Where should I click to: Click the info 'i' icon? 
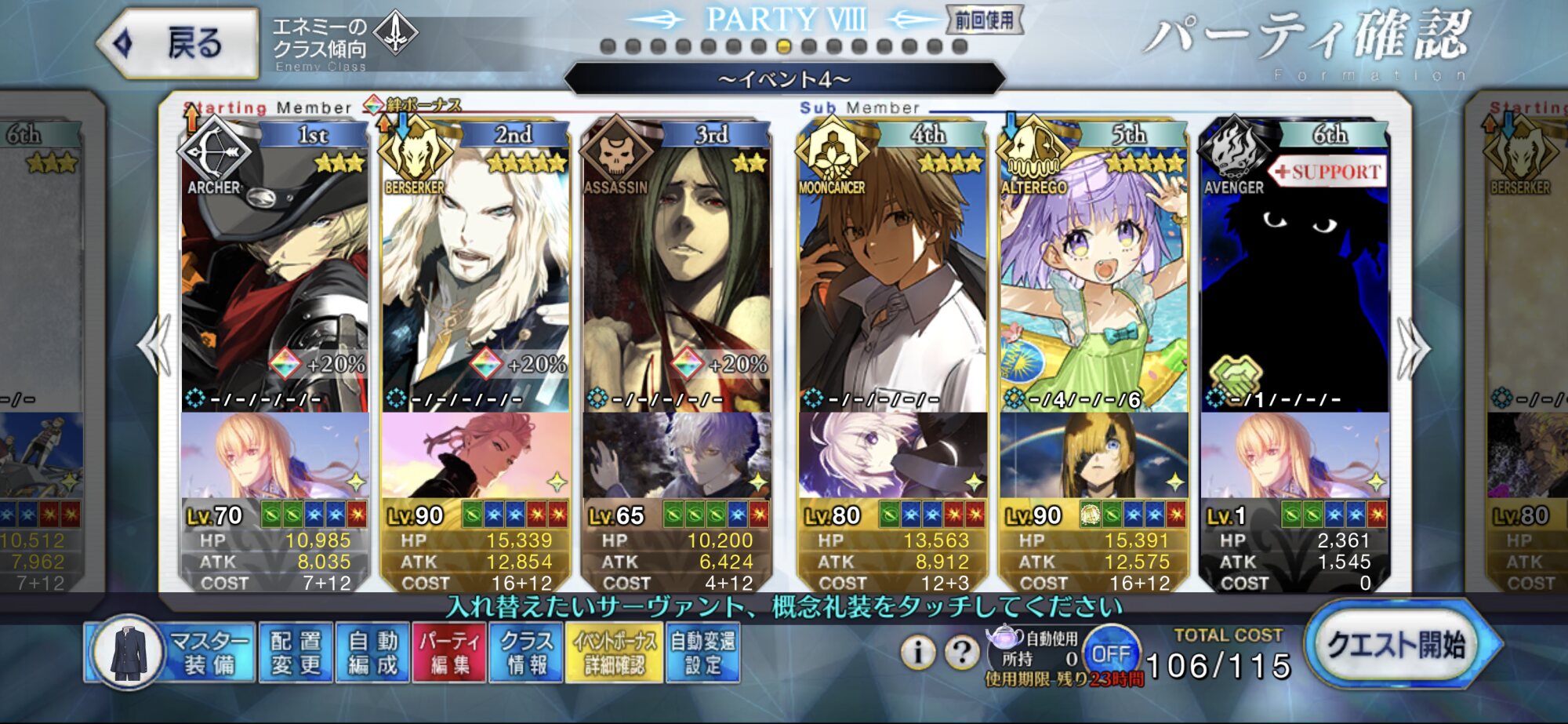[x=917, y=652]
